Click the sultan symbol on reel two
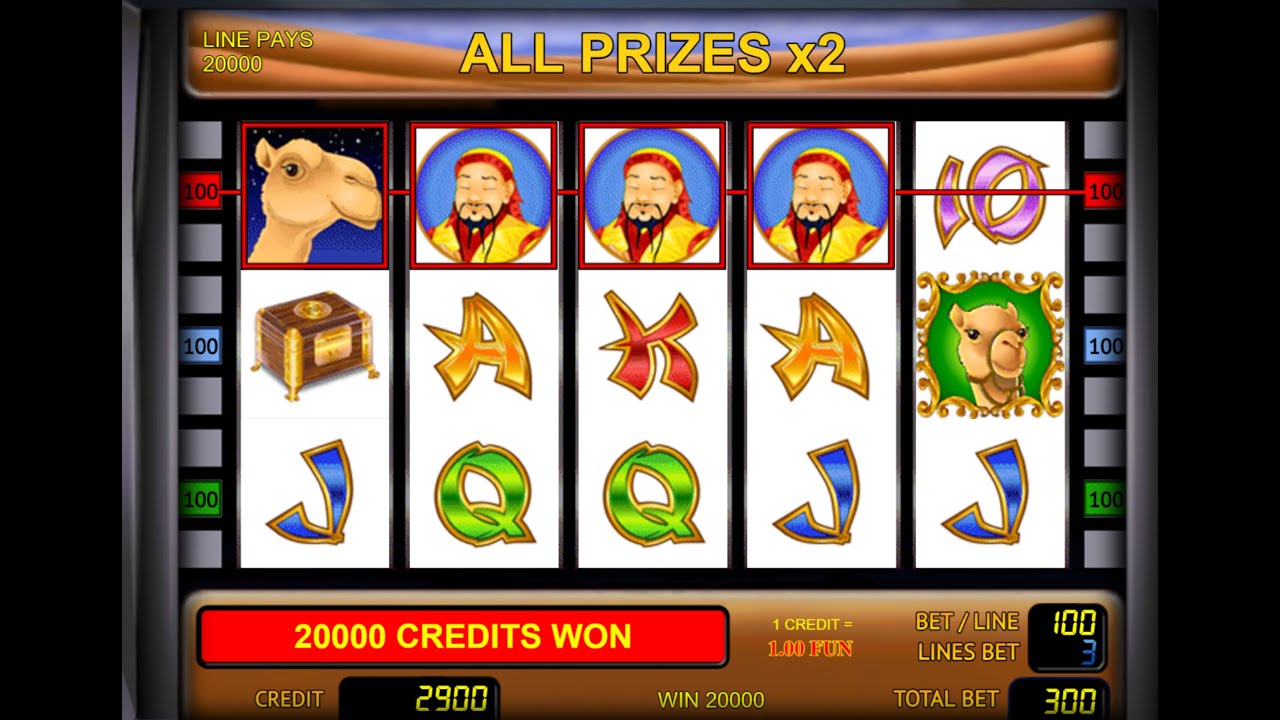The height and width of the screenshot is (720, 1280). (484, 192)
